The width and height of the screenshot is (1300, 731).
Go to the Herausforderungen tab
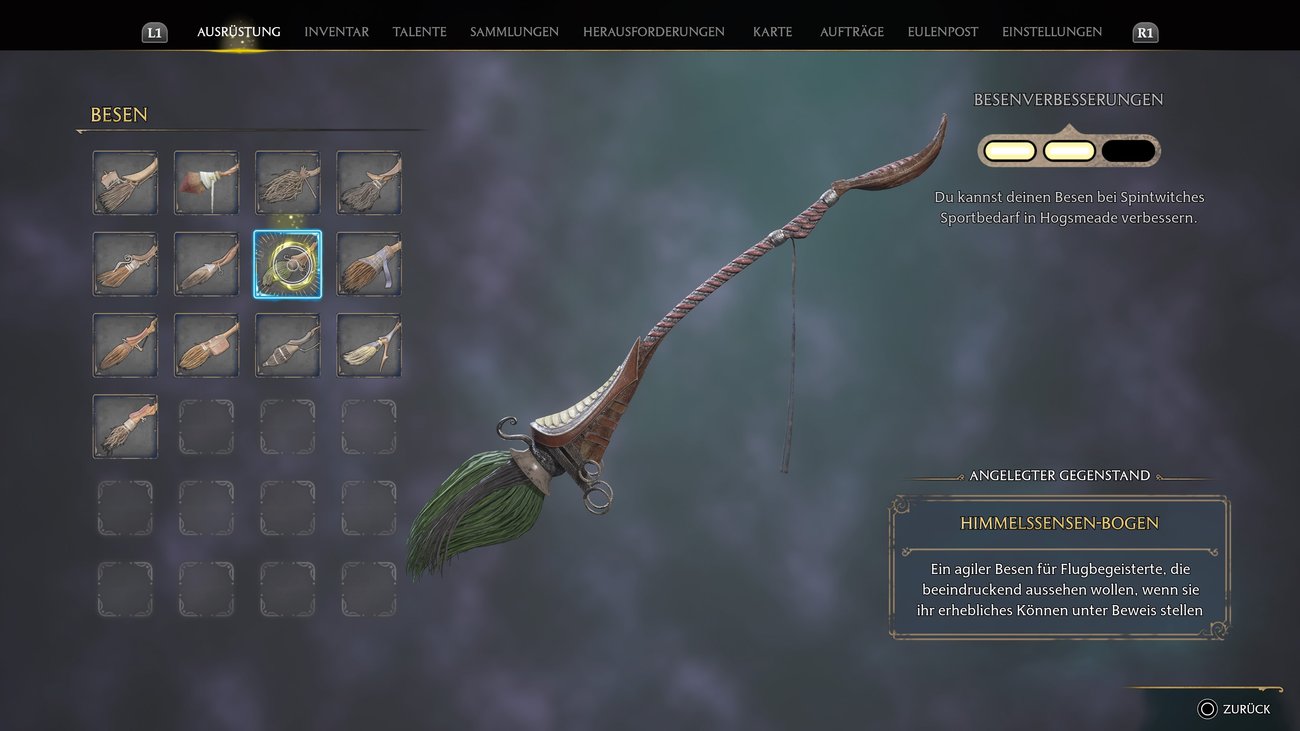coord(653,32)
